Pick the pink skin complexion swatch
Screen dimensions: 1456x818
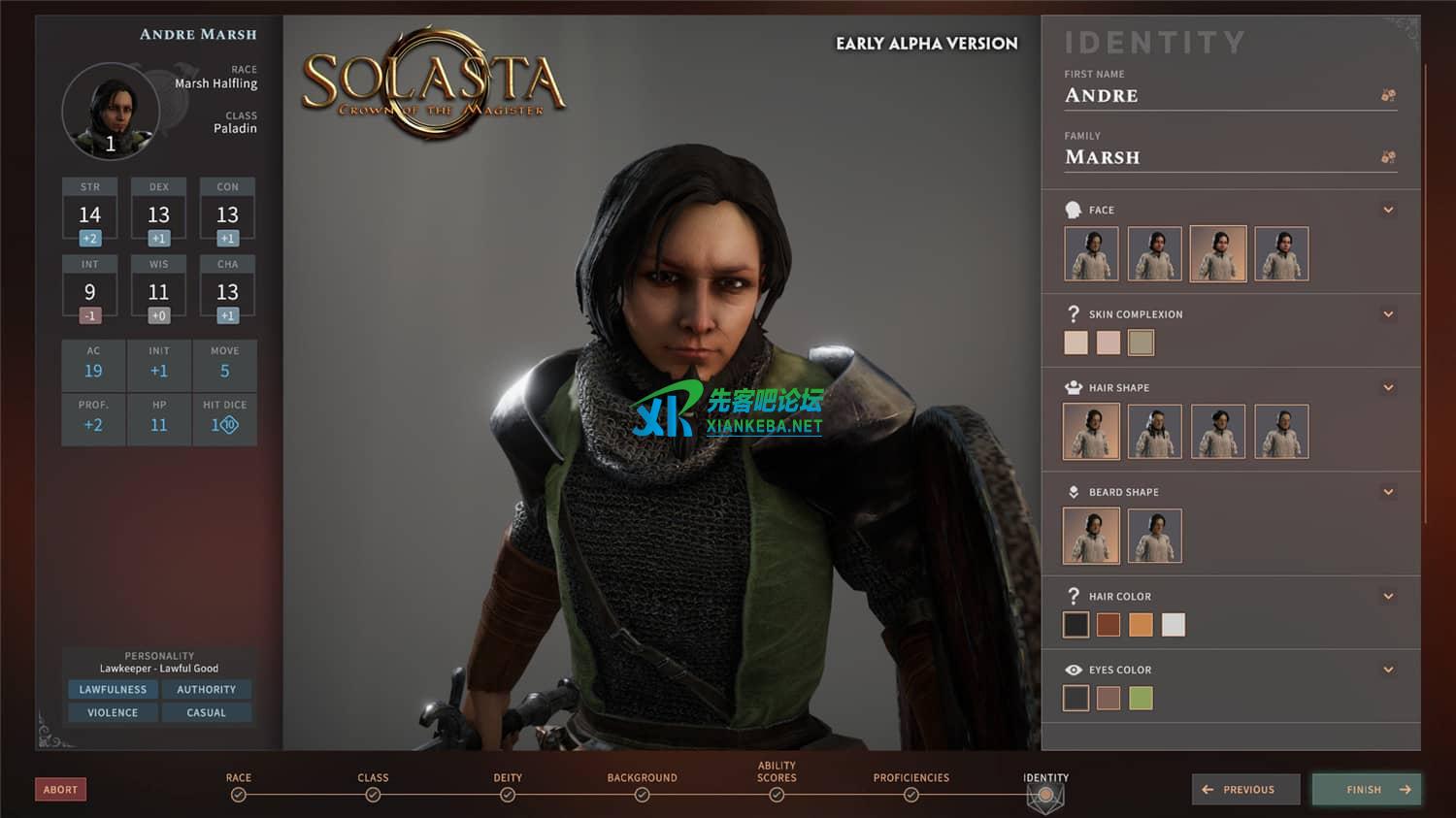pos(1108,343)
